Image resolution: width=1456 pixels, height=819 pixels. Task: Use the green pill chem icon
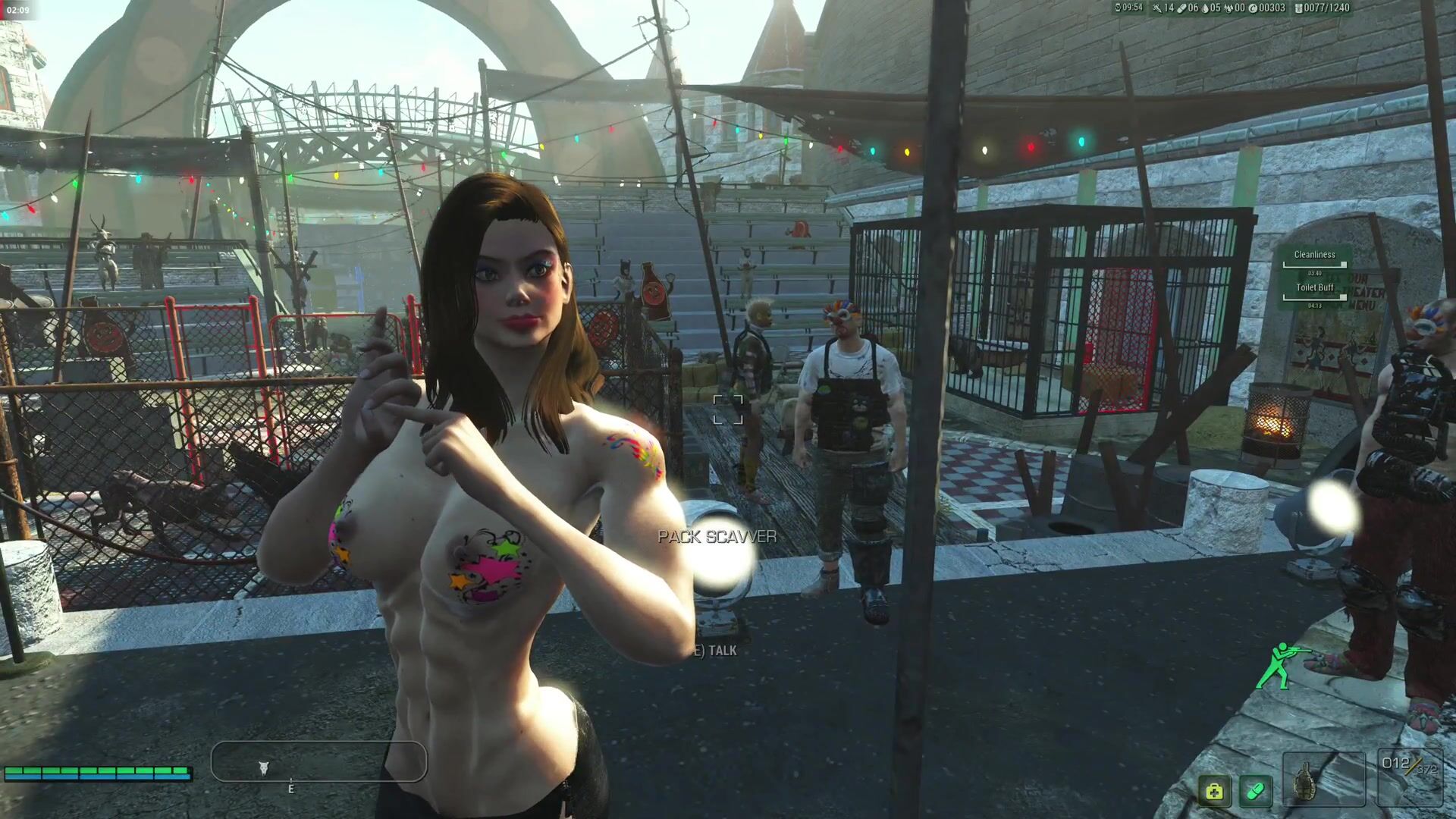[1256, 792]
